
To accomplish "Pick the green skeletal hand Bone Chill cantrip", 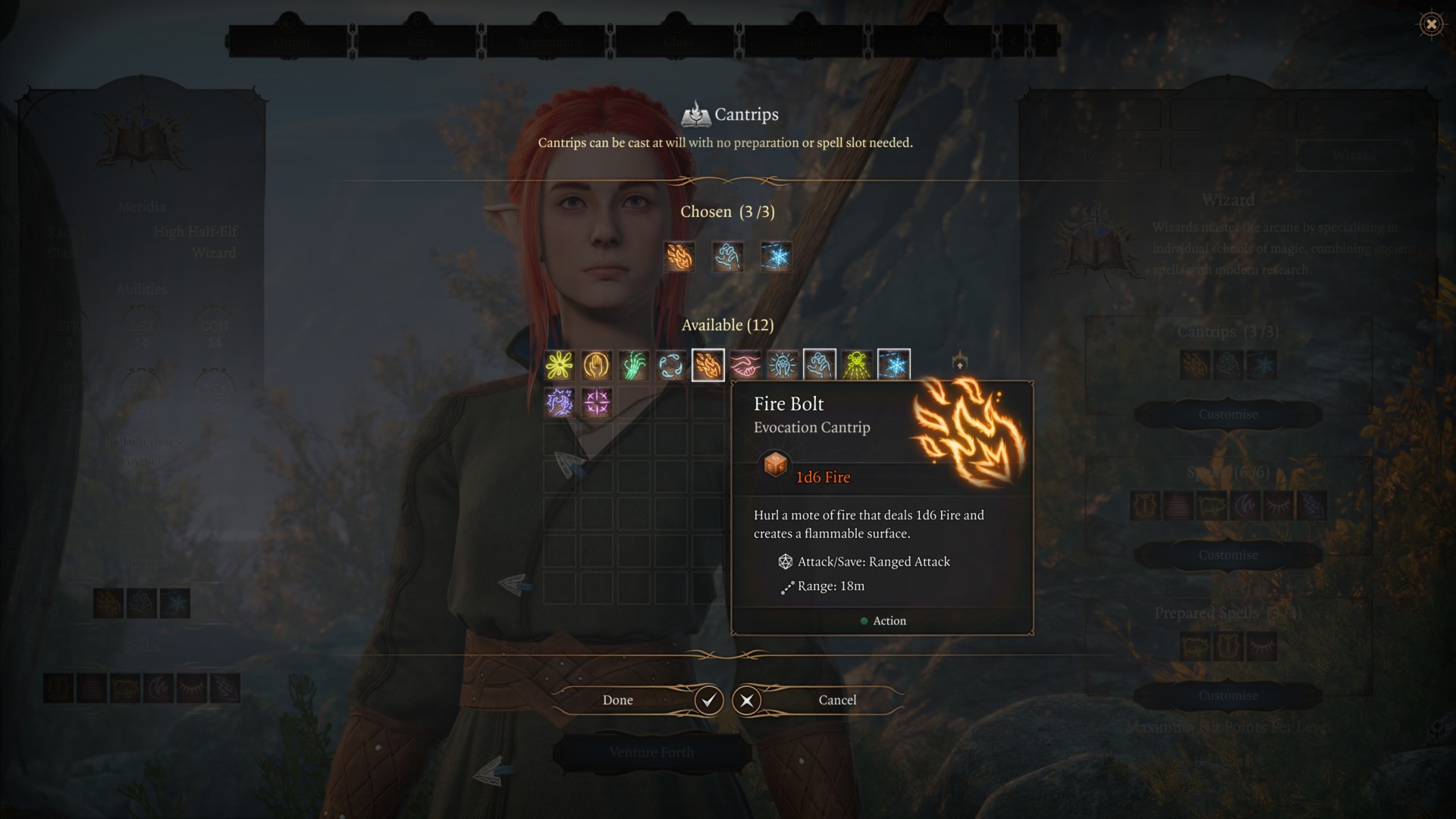I will point(634,366).
